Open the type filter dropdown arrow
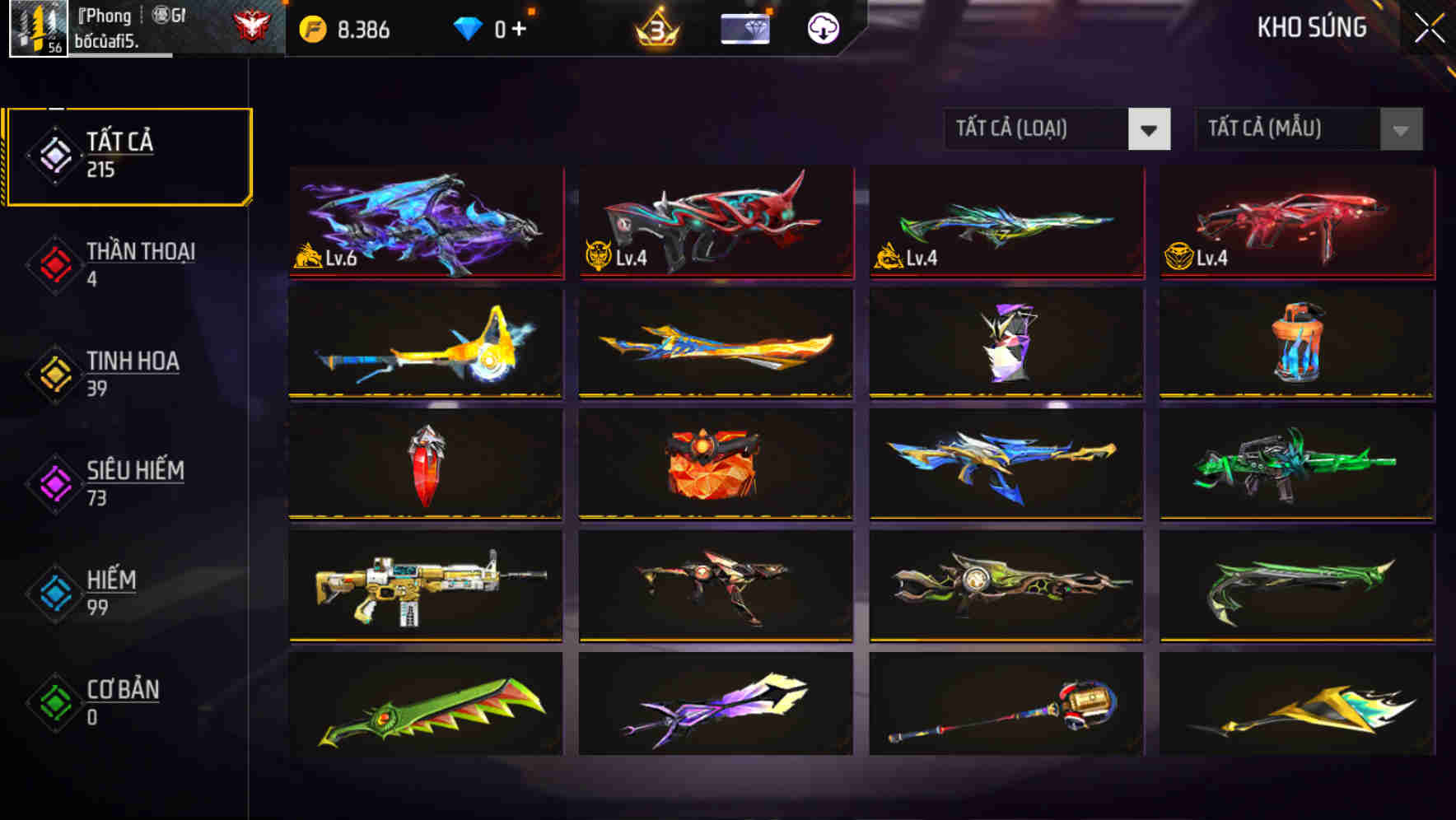 (1150, 130)
